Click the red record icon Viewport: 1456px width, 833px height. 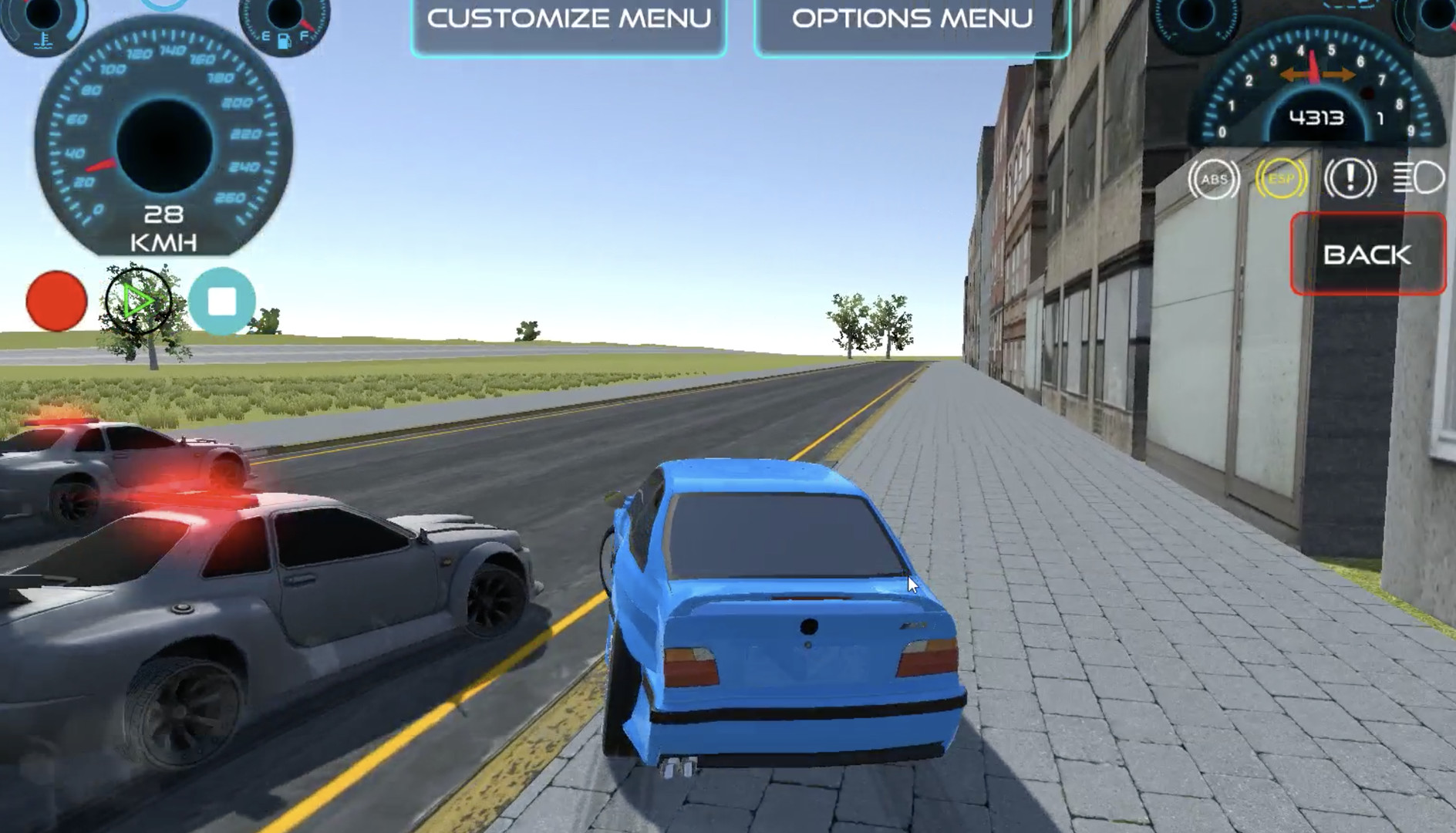pyautogui.click(x=56, y=299)
